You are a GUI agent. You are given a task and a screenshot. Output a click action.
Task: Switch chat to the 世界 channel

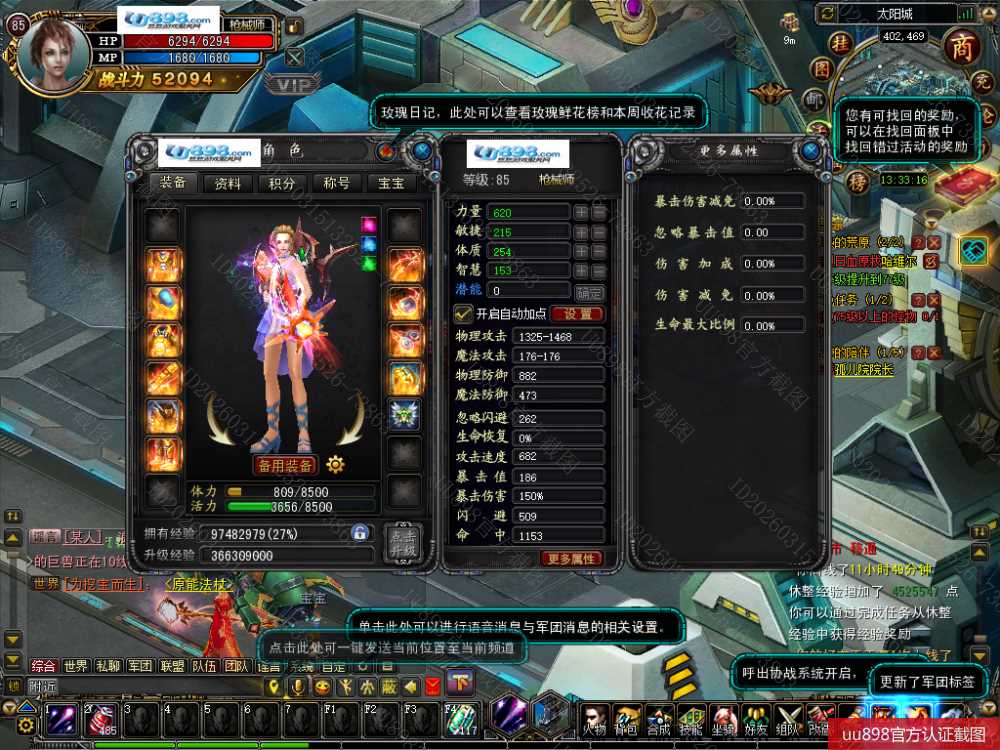click(x=75, y=666)
